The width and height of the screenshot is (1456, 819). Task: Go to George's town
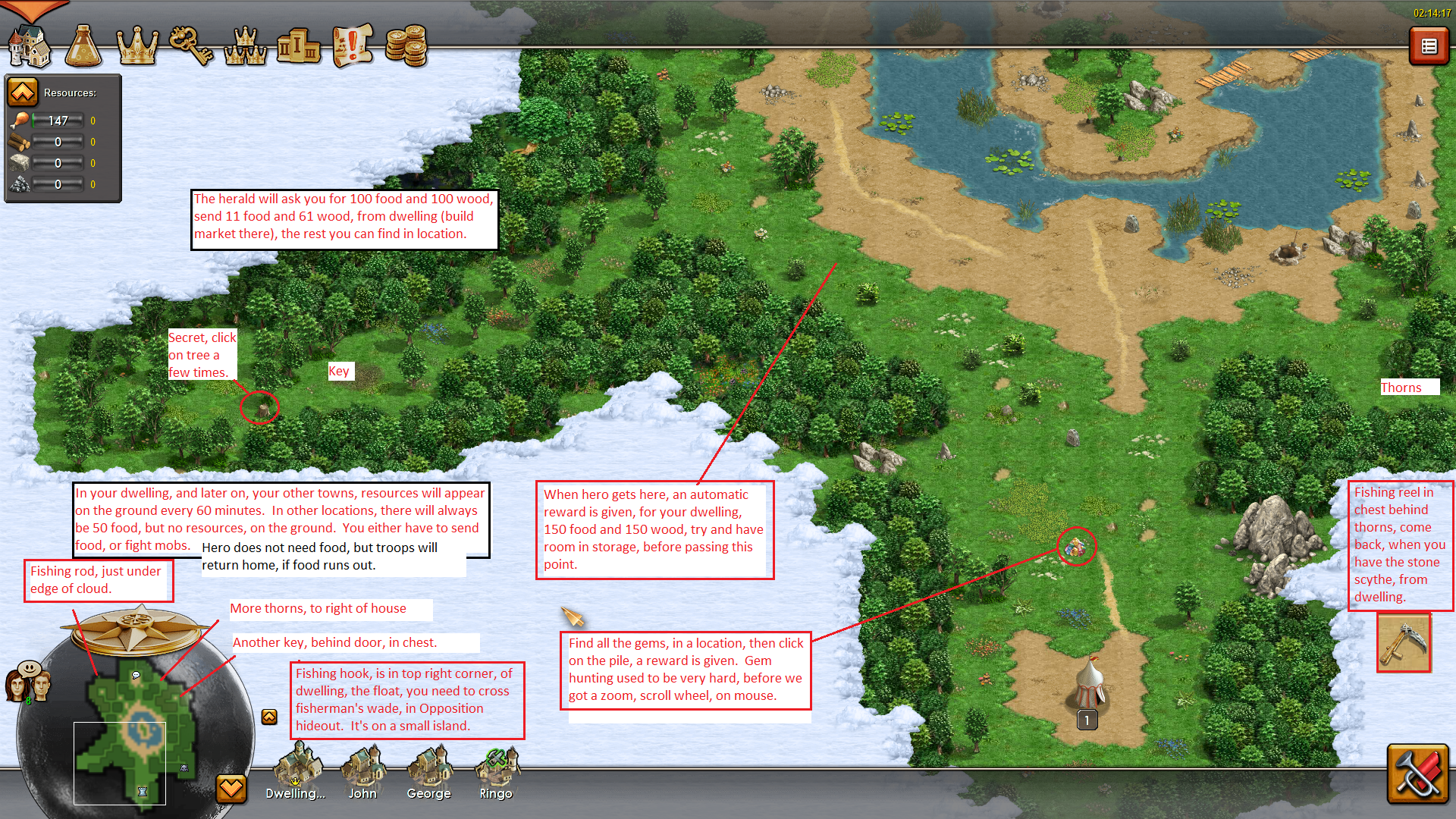(428, 770)
